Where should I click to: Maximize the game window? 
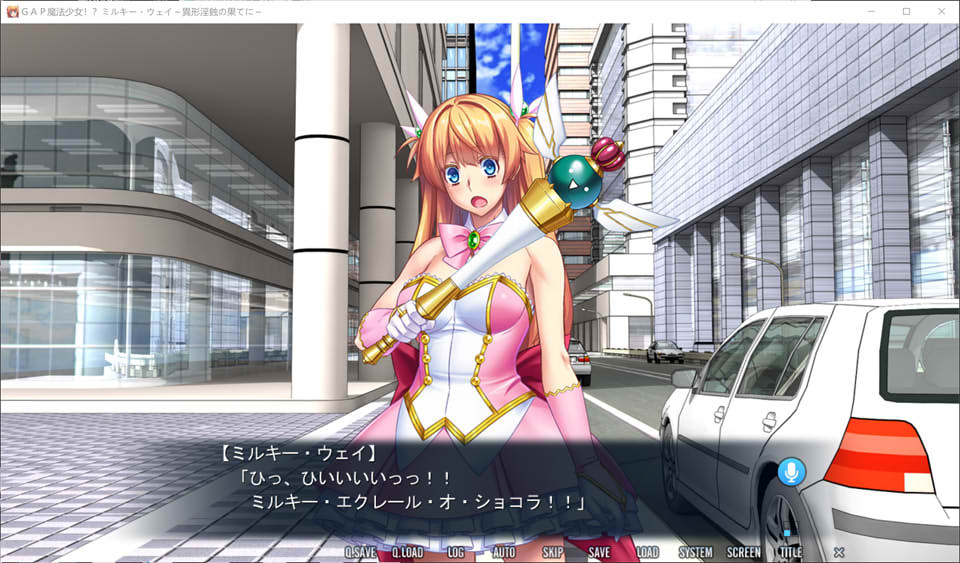(906, 11)
